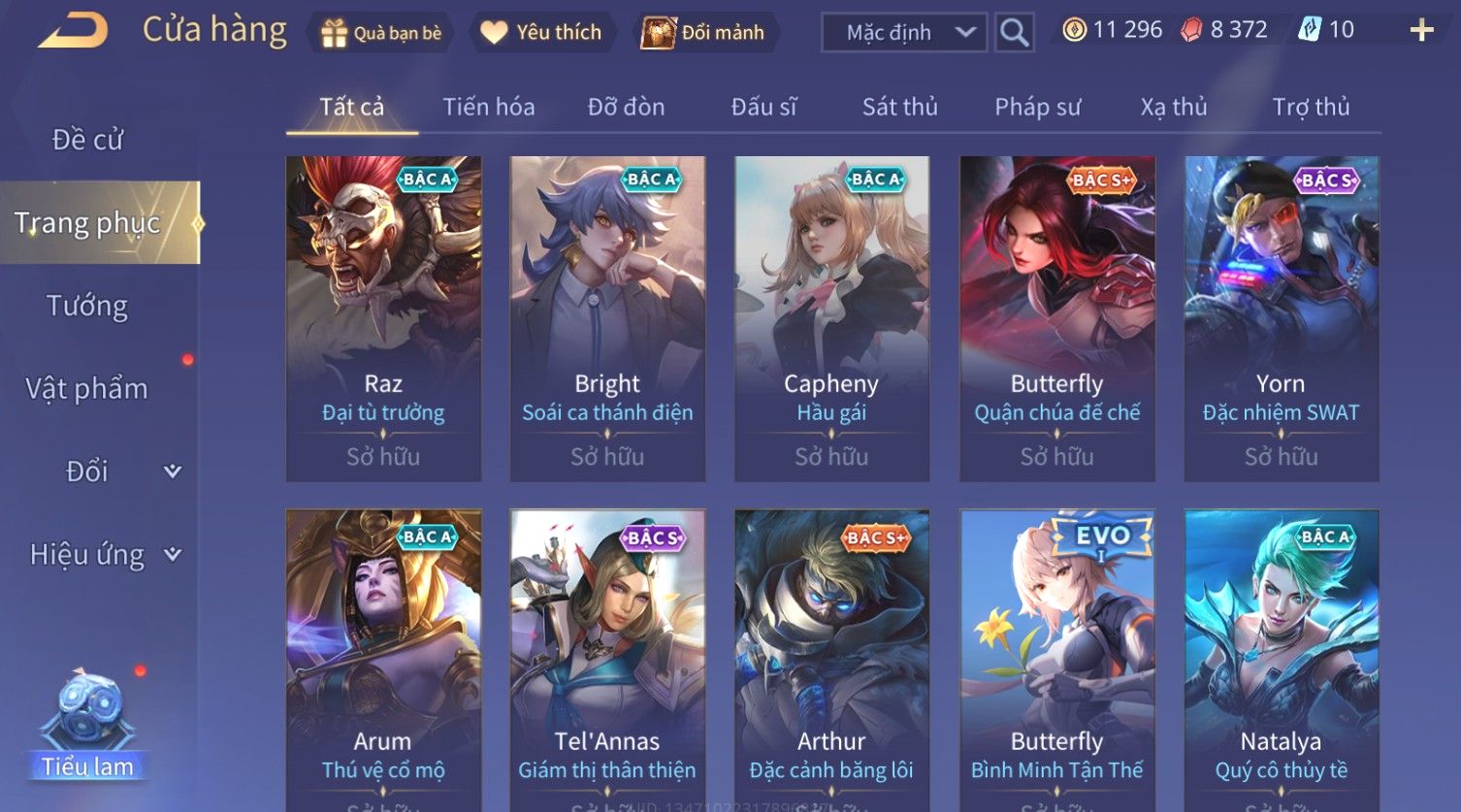Open the Vật phẩm section
The width and height of the screenshot is (1461, 812).
[87, 389]
